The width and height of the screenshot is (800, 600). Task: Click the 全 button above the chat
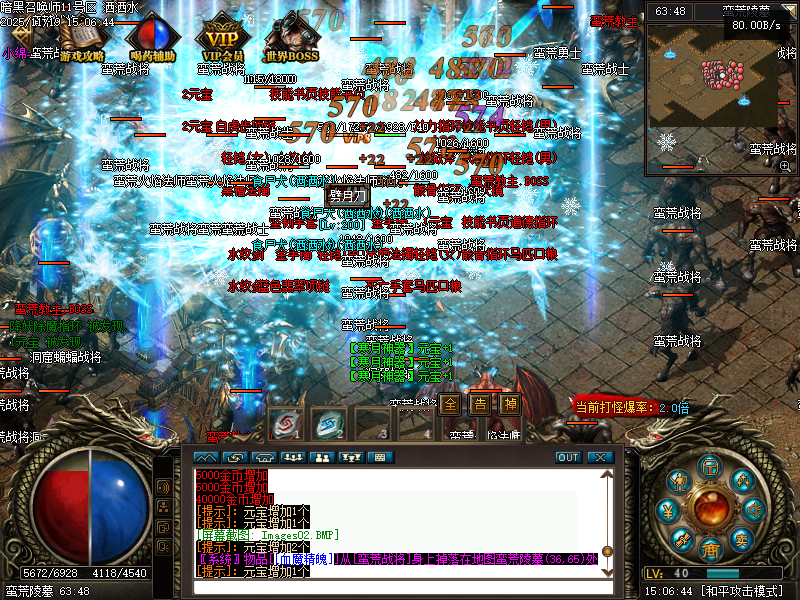pyautogui.click(x=451, y=405)
